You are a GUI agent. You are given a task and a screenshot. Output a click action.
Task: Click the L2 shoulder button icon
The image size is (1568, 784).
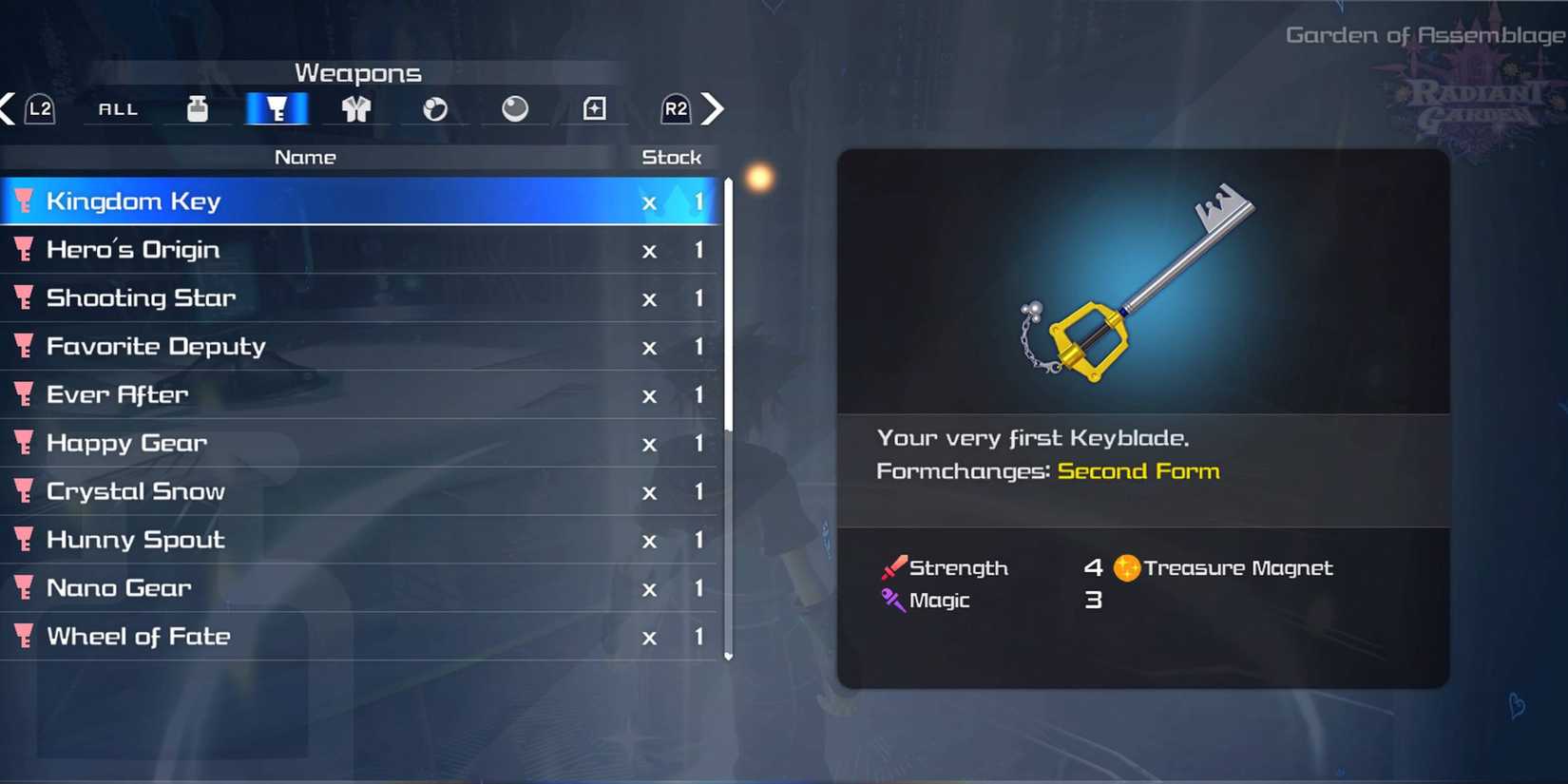(x=39, y=108)
